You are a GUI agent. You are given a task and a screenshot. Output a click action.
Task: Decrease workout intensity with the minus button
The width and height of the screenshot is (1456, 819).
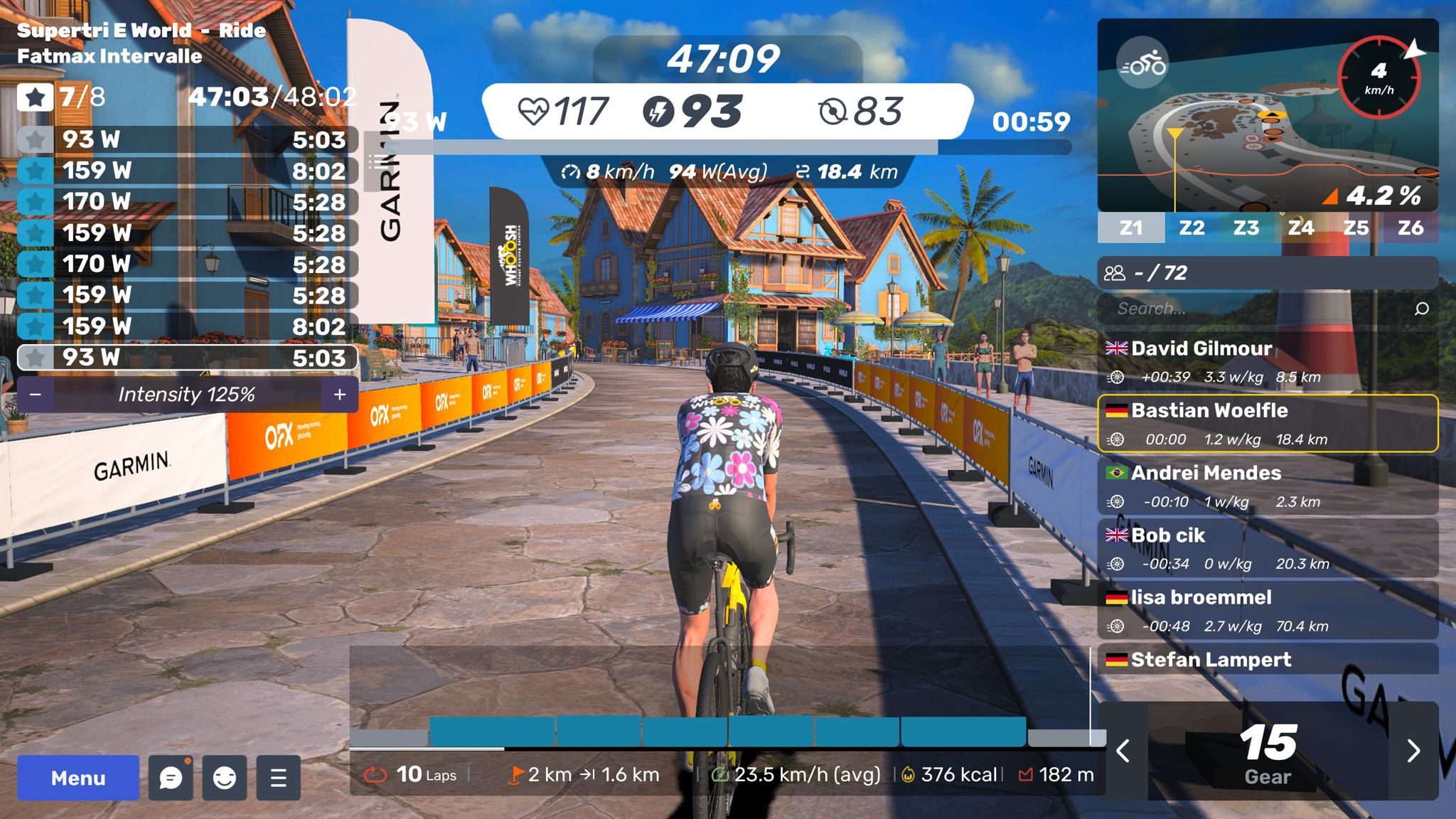coord(36,395)
